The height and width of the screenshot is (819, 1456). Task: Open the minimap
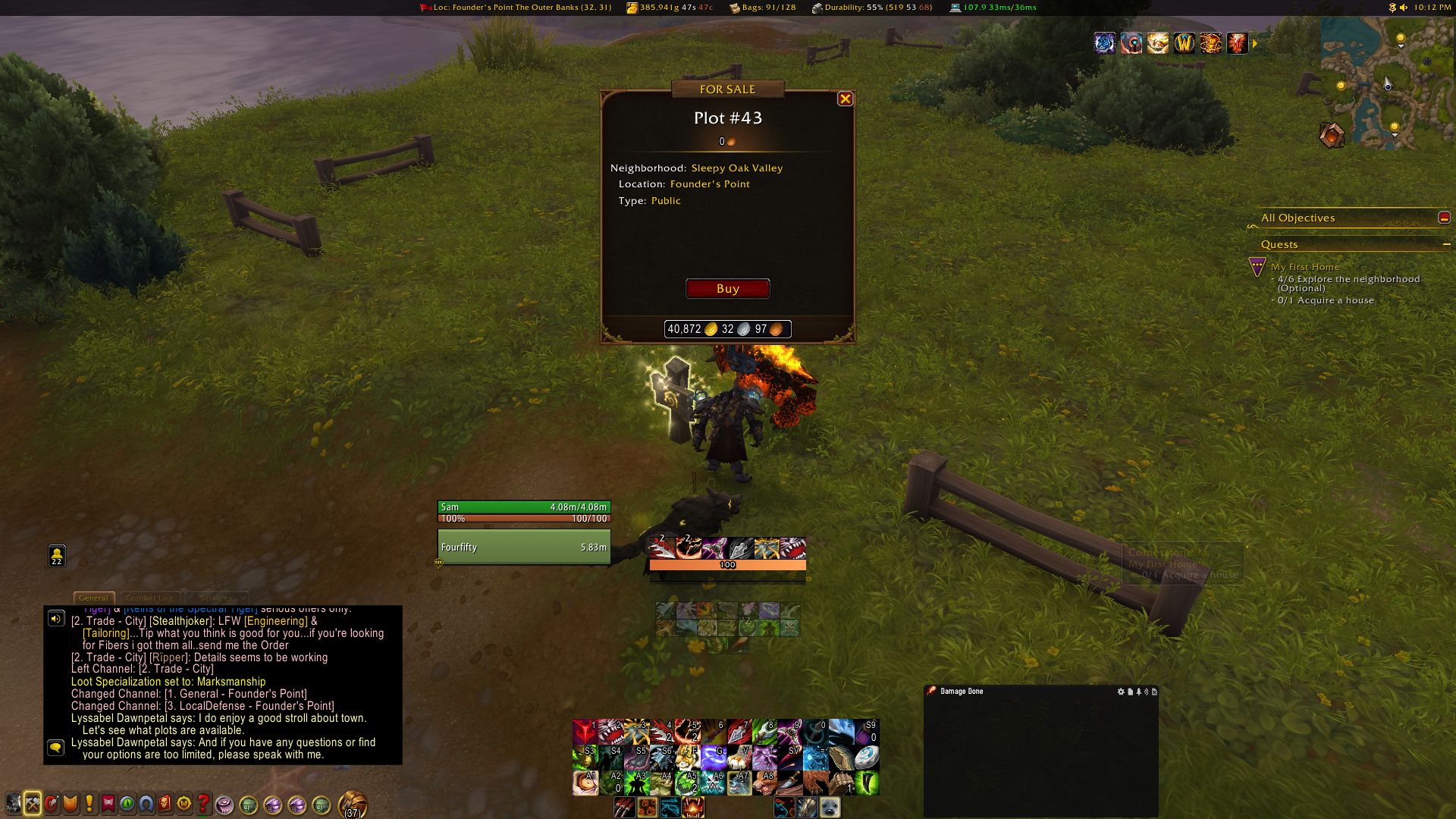[x=1369, y=83]
